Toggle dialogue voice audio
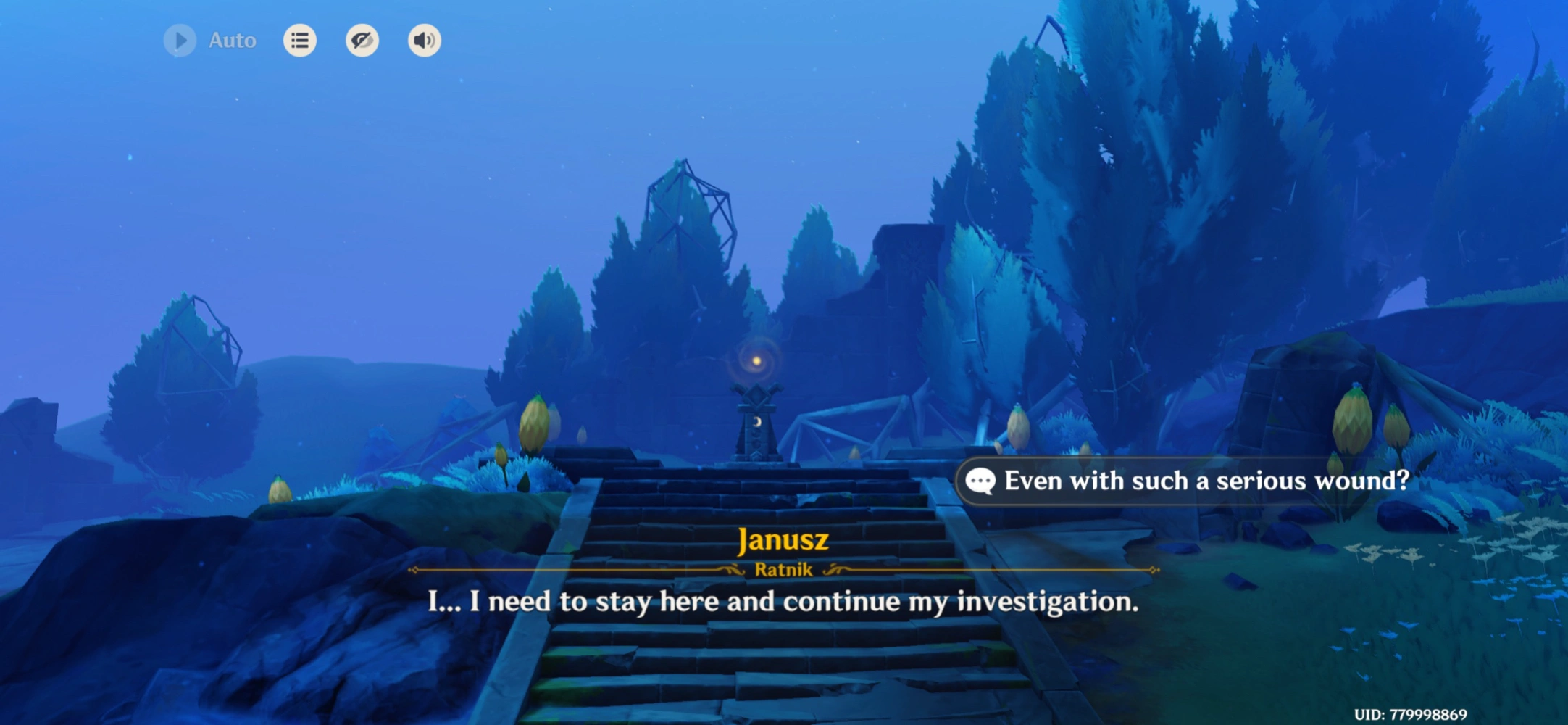Screen dimensions: 1568x725 point(425,41)
